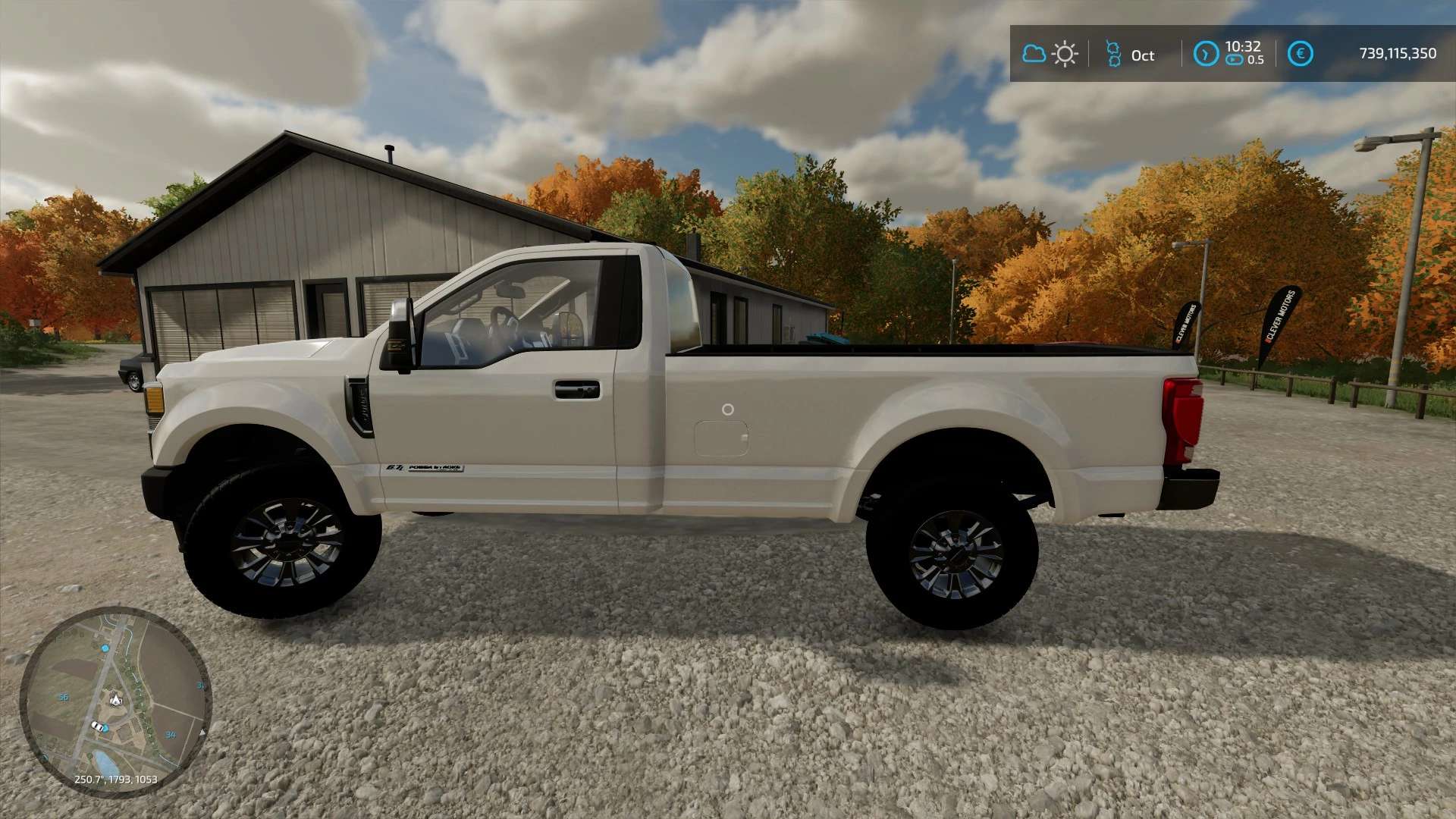1456x819 pixels.
Task: Click the weather forecast cloud icon
Action: click(1034, 54)
